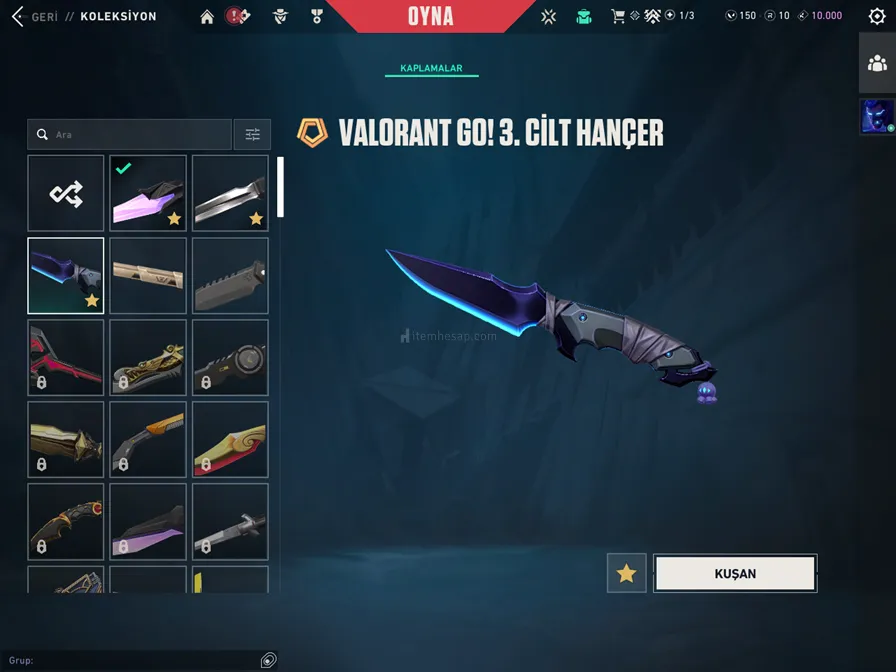
Task: Select the random shuffle skin tile
Action: 66,193
